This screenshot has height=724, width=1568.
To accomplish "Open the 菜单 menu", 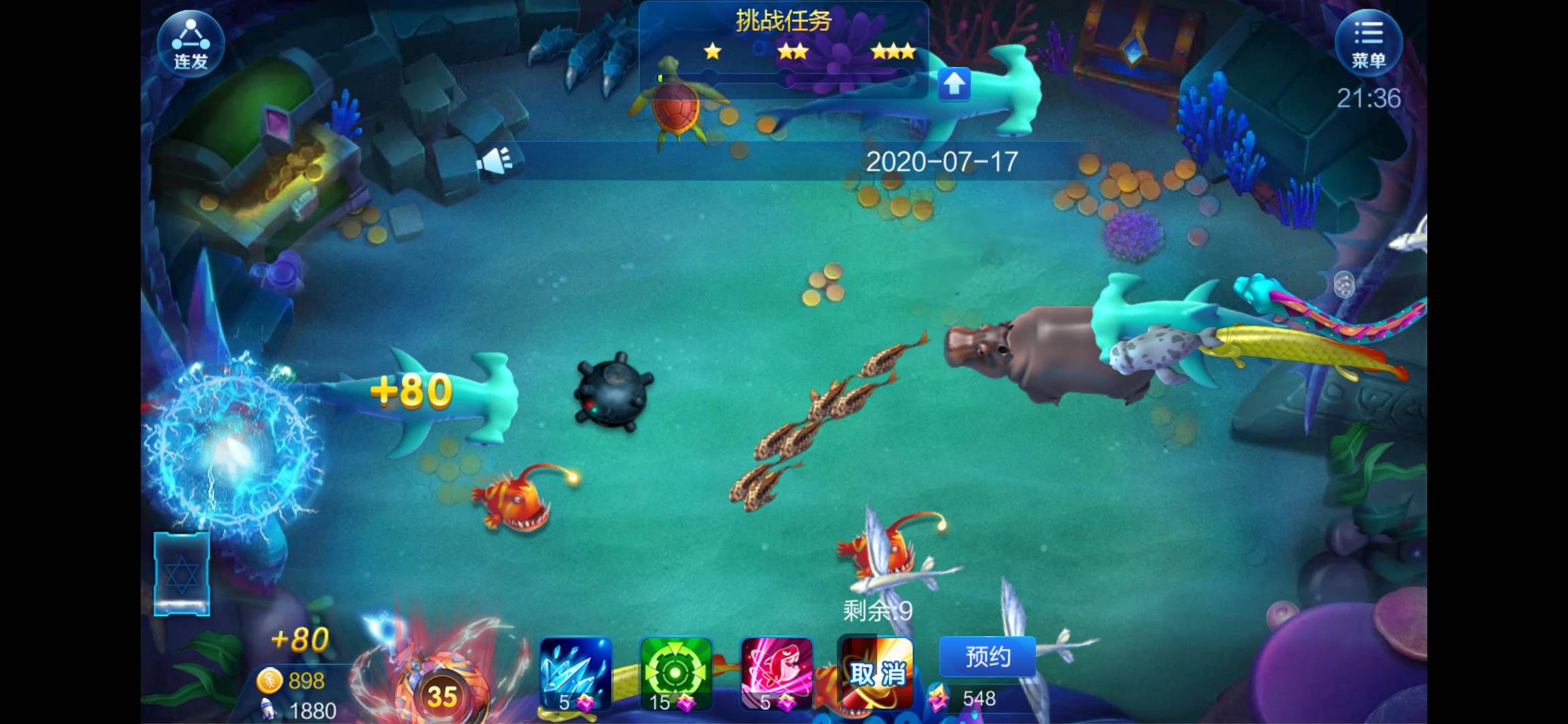I will (1370, 42).
